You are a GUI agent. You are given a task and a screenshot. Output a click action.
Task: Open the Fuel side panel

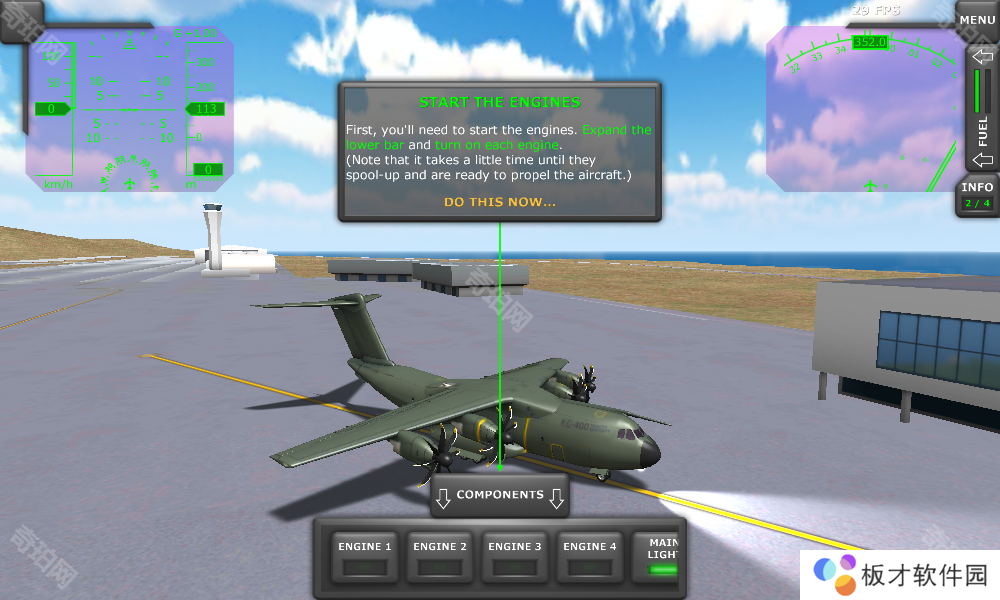click(982, 110)
